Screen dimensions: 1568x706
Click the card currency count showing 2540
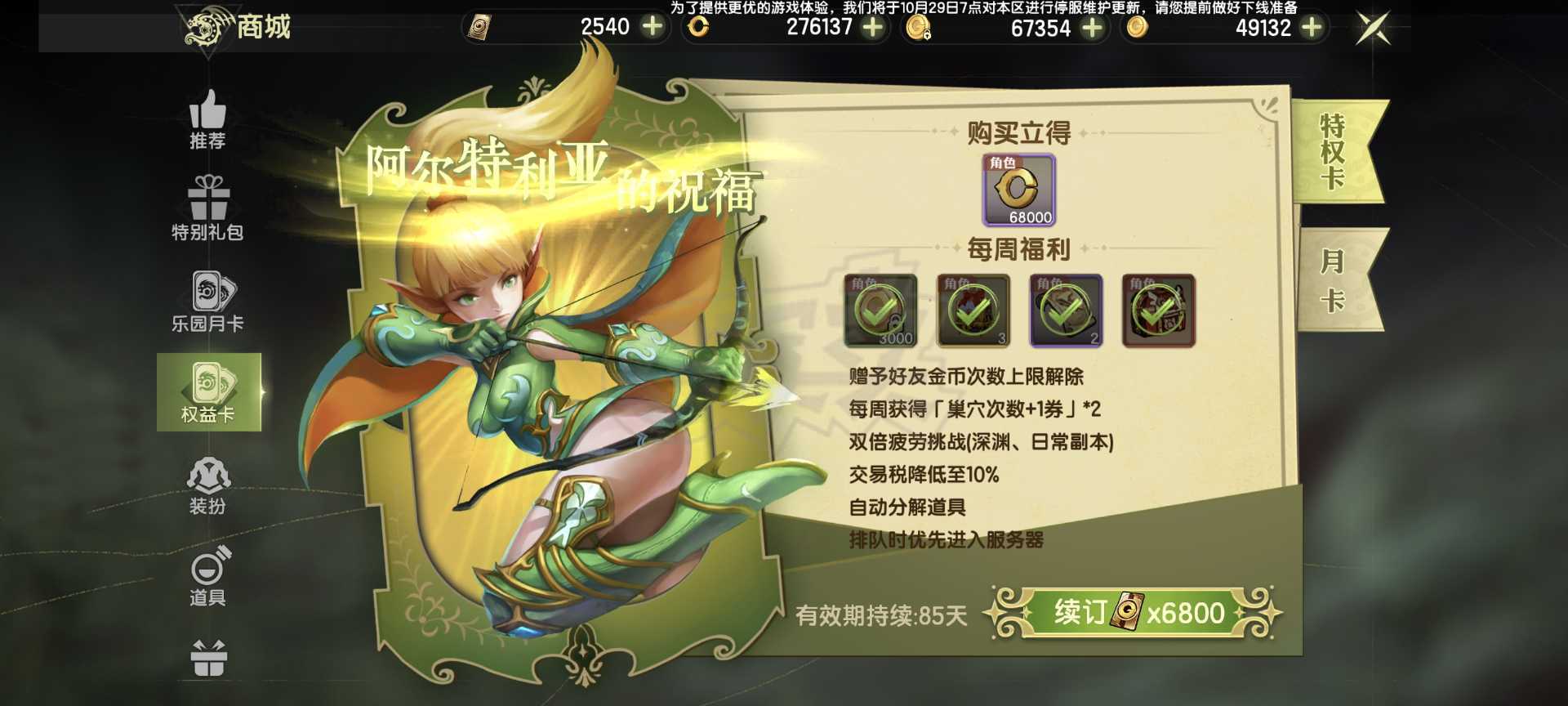pos(604,29)
